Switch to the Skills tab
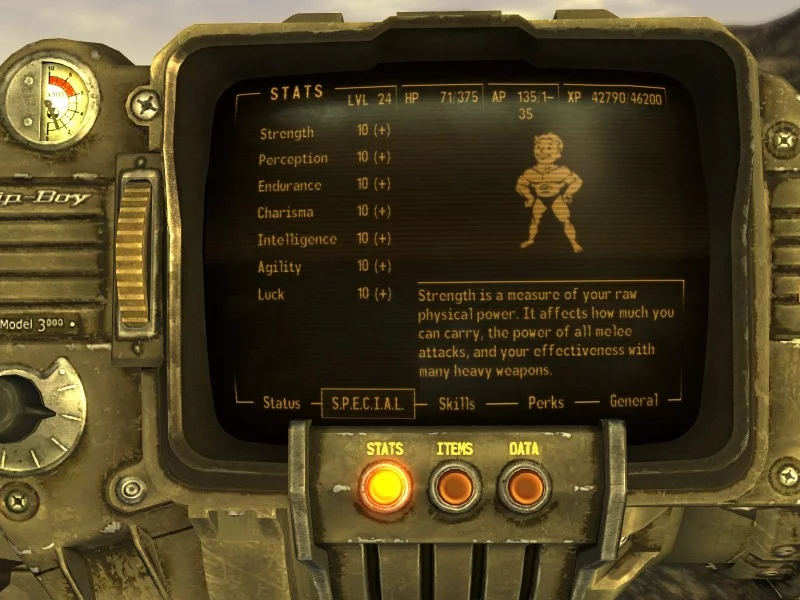 pyautogui.click(x=456, y=403)
